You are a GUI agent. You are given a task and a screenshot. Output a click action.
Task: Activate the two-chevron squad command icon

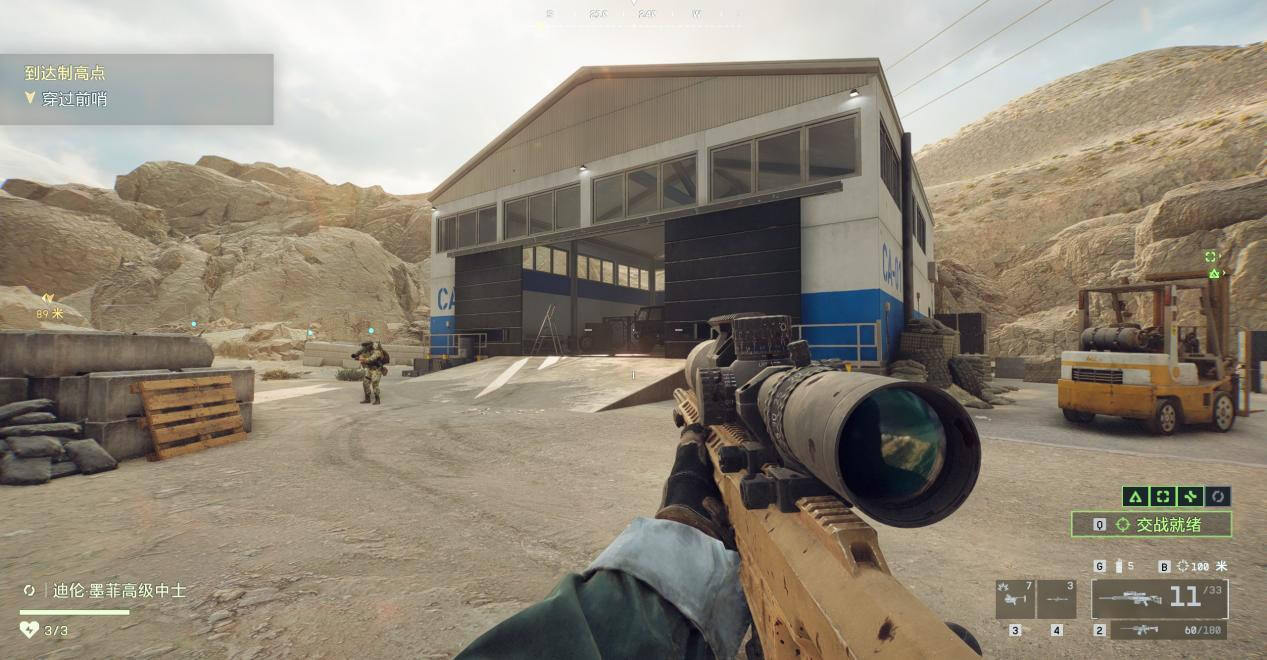coord(1190,496)
